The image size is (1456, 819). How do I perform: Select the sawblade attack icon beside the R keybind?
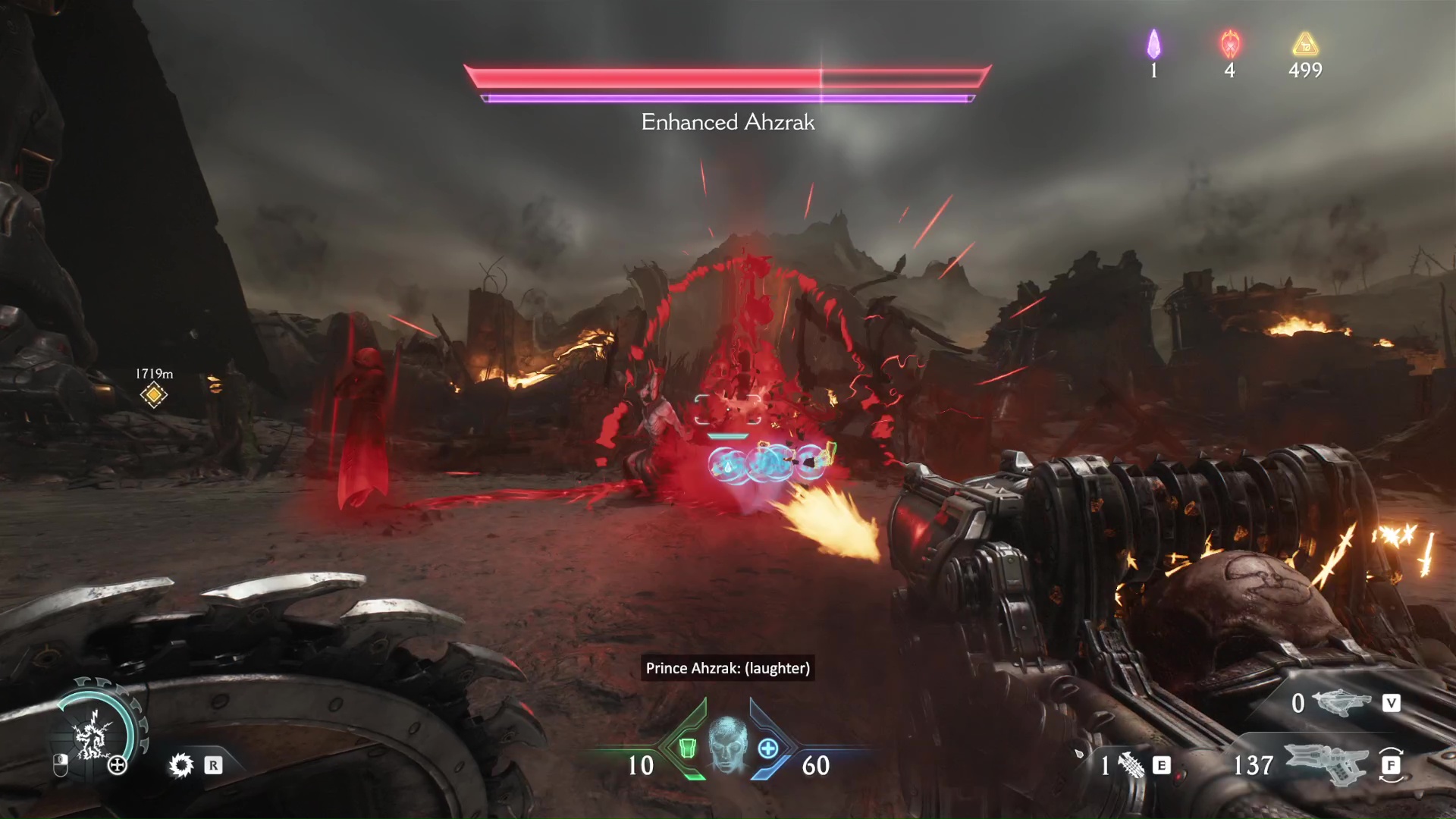tap(180, 766)
